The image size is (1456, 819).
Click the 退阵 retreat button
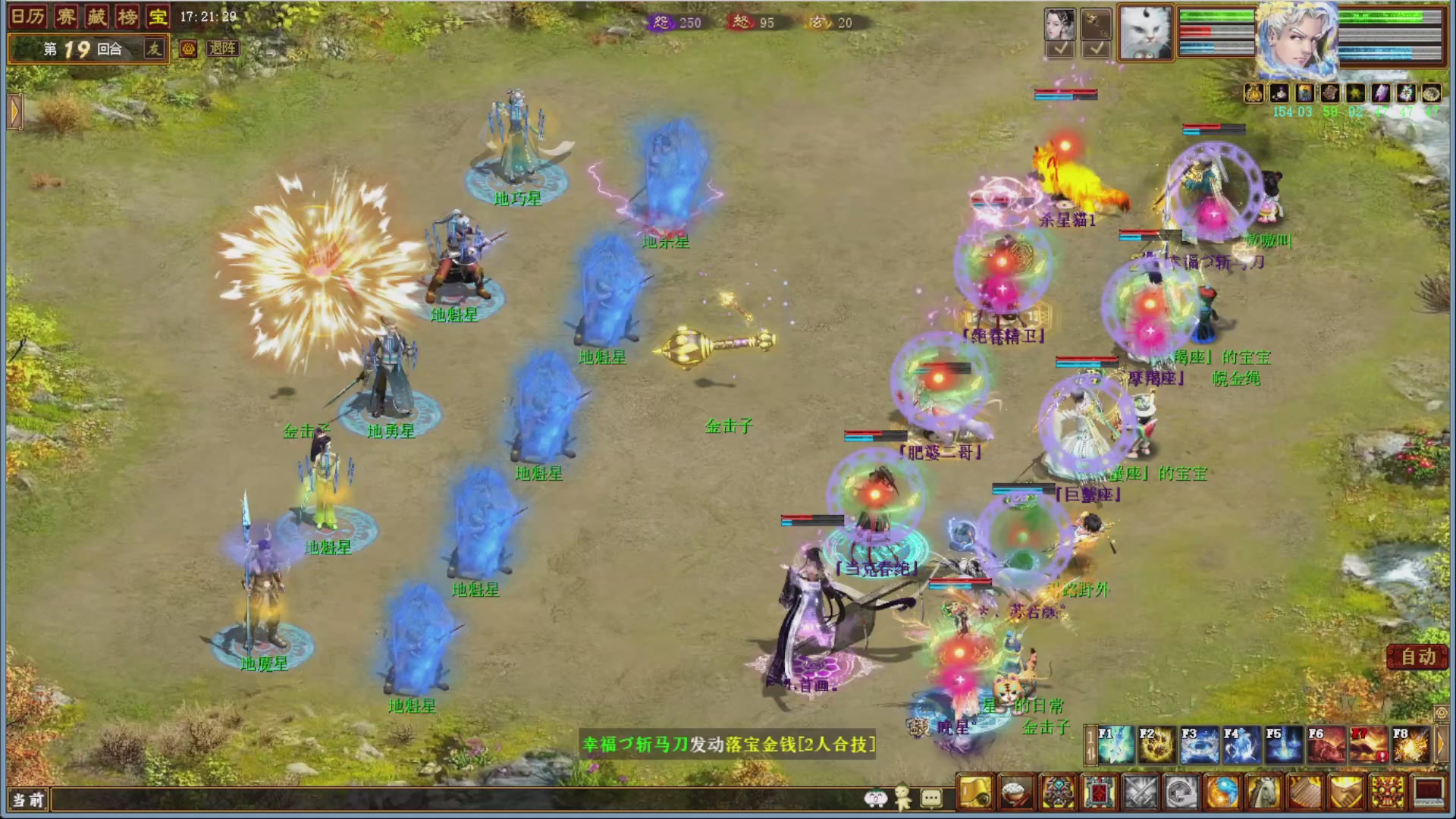224,49
